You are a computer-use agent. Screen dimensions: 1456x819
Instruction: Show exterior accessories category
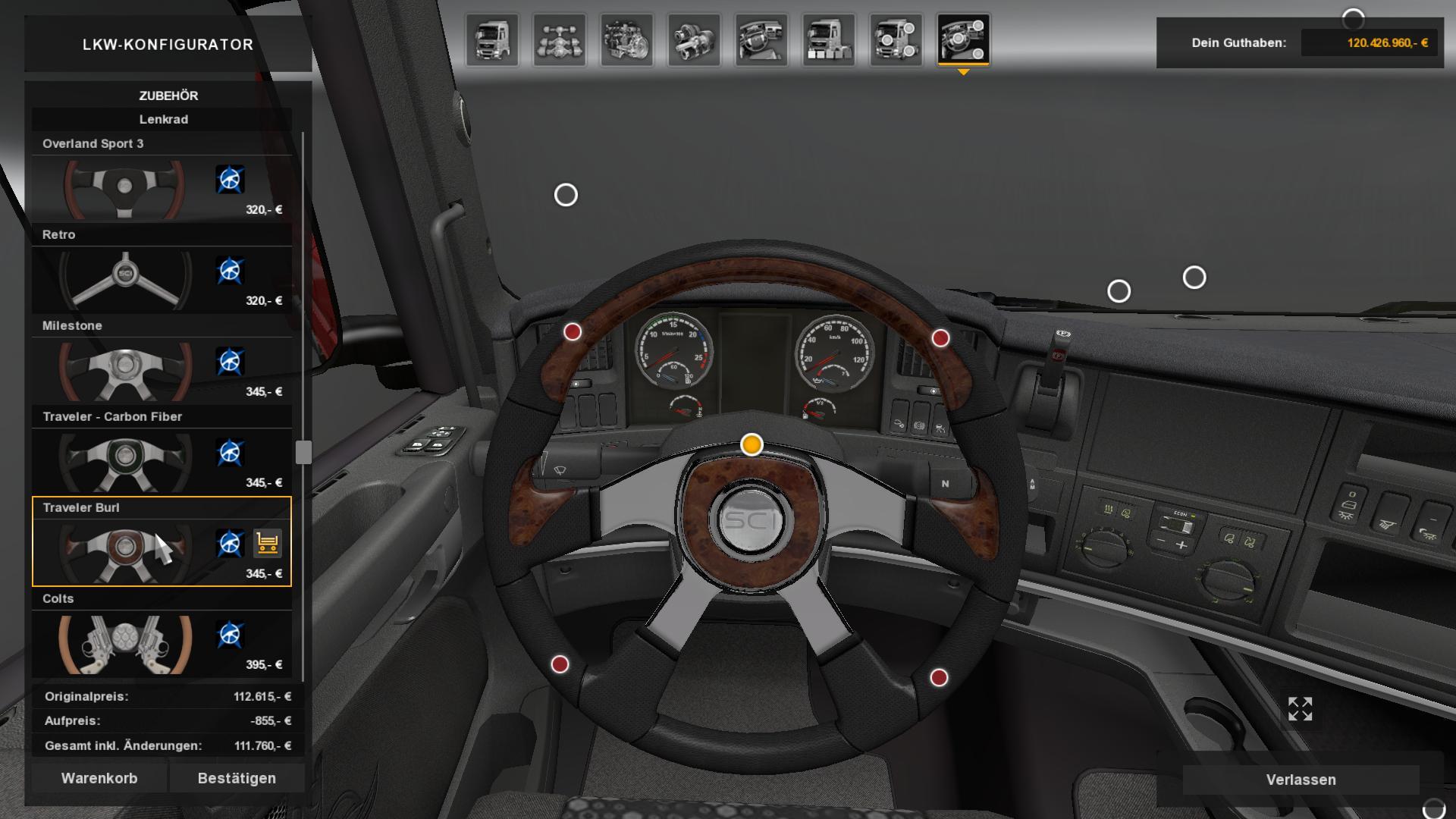click(x=896, y=39)
